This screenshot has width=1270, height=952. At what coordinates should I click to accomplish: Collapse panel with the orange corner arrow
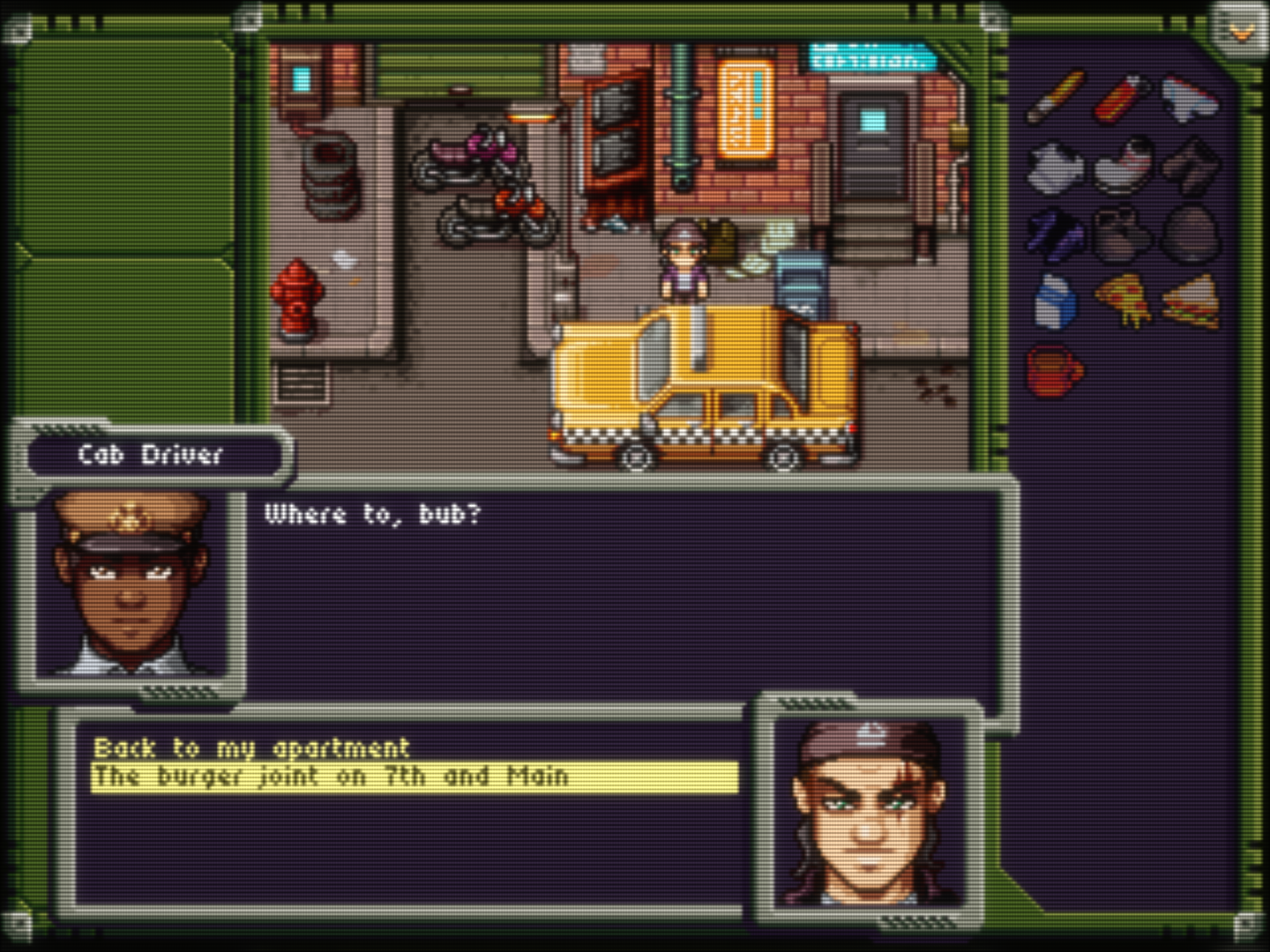[x=1241, y=33]
